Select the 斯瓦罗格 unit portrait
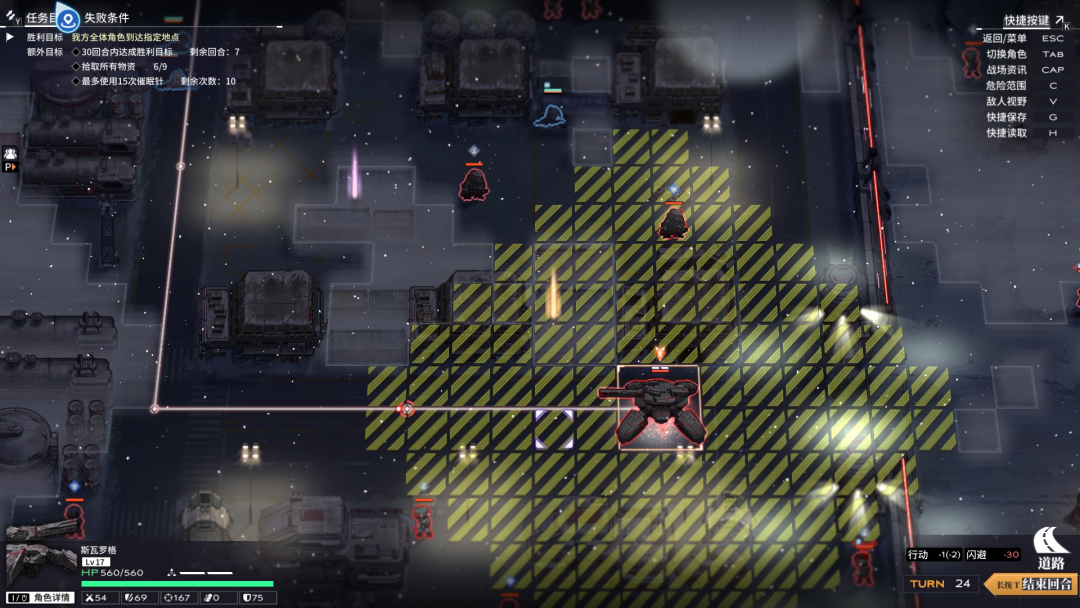Viewport: 1080px width, 608px height. [x=40, y=566]
